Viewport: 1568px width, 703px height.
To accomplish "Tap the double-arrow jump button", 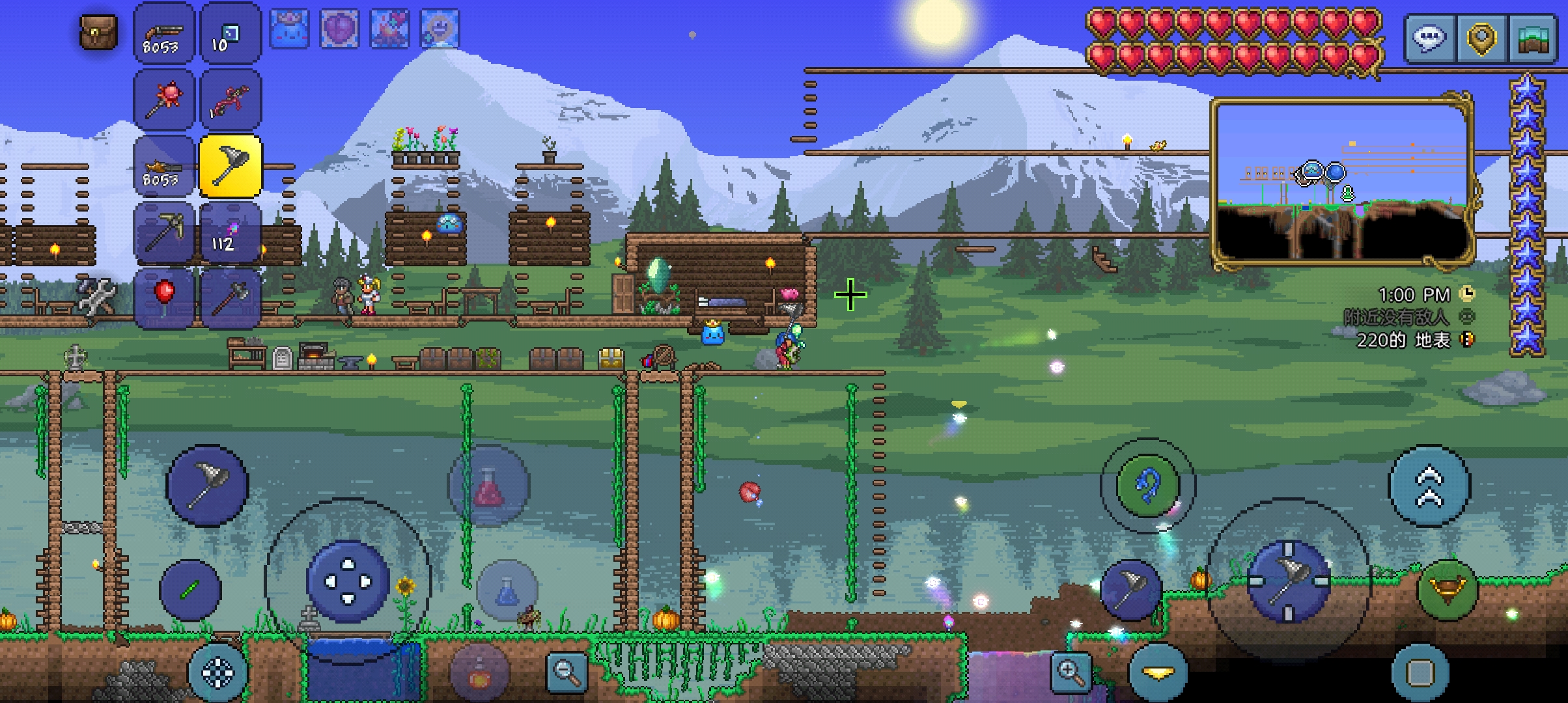I will tap(1429, 486).
